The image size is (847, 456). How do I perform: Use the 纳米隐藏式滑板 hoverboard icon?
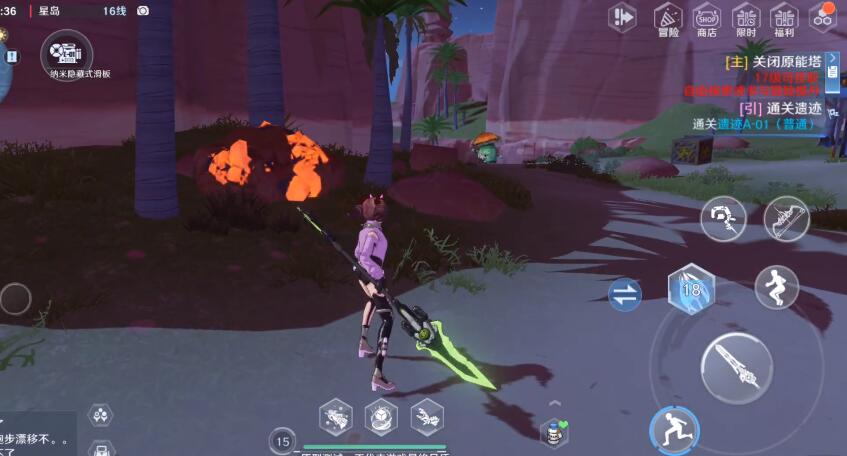pos(67,52)
